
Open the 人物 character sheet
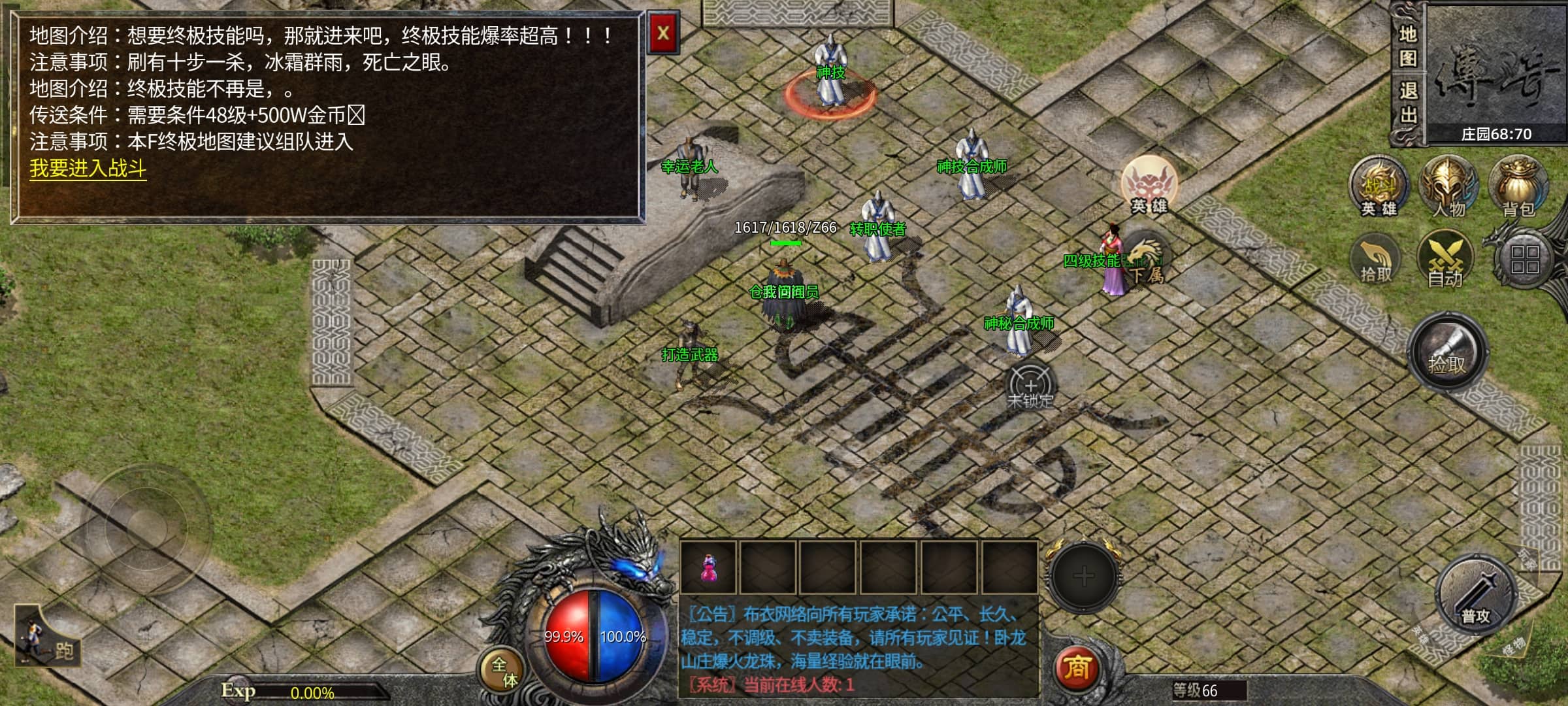coord(1448,187)
